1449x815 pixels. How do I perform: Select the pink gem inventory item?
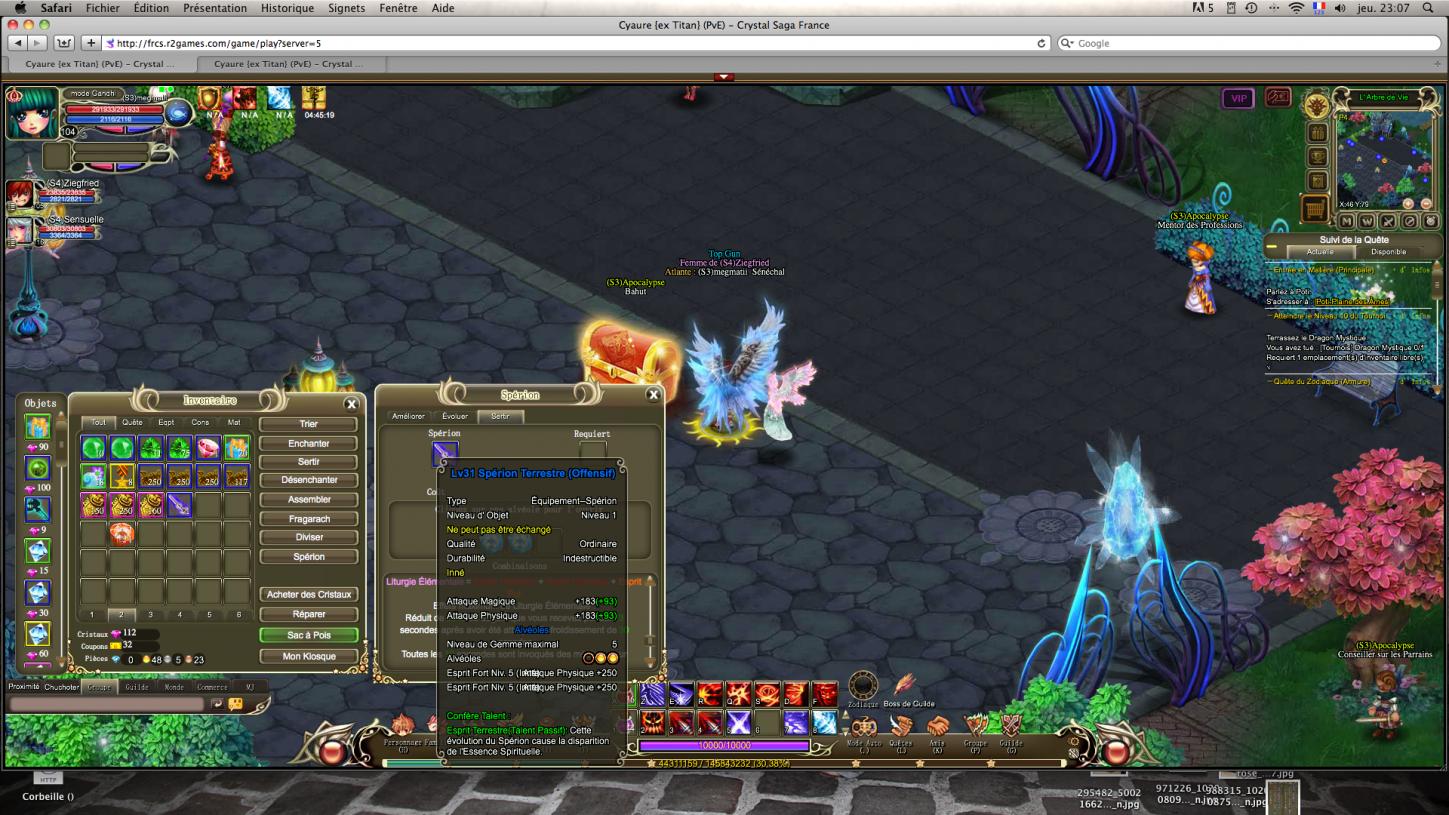pyautogui.click(x=208, y=448)
